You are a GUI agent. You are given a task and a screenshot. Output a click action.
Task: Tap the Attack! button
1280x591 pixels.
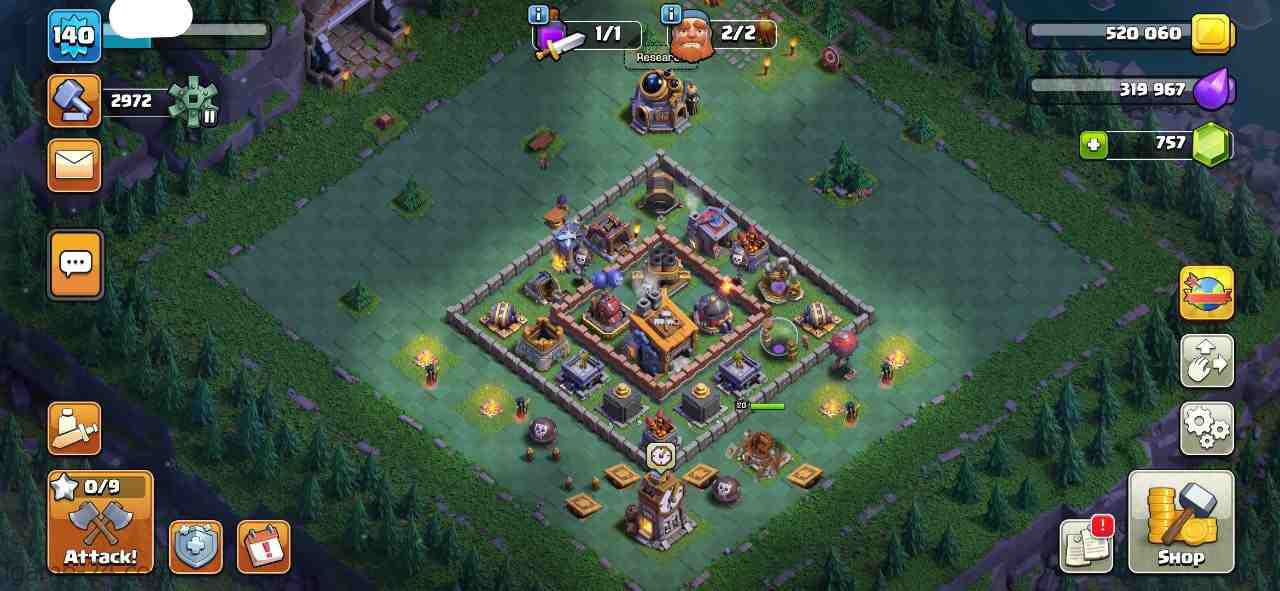pos(100,522)
